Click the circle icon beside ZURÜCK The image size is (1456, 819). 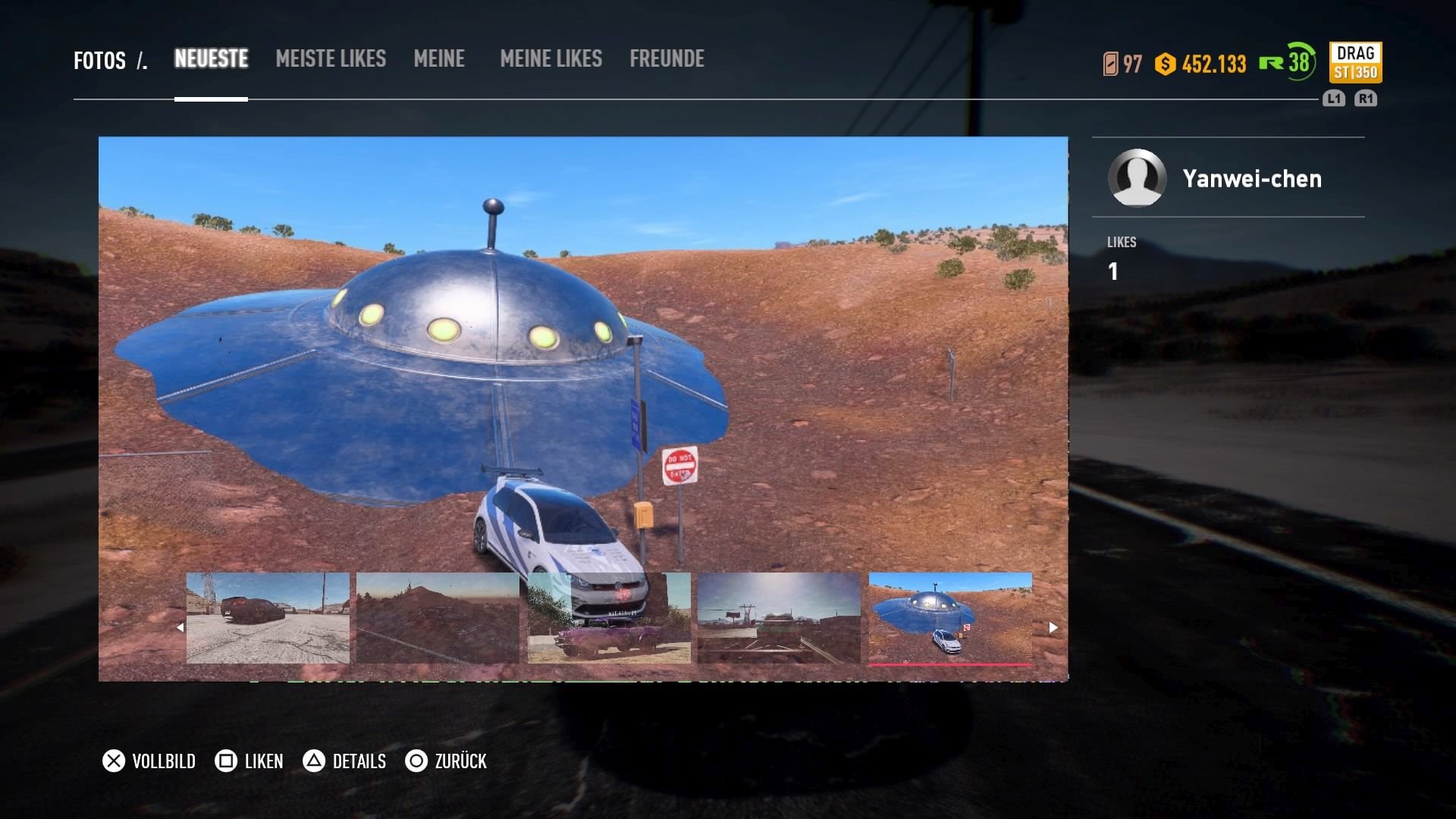pos(416,761)
